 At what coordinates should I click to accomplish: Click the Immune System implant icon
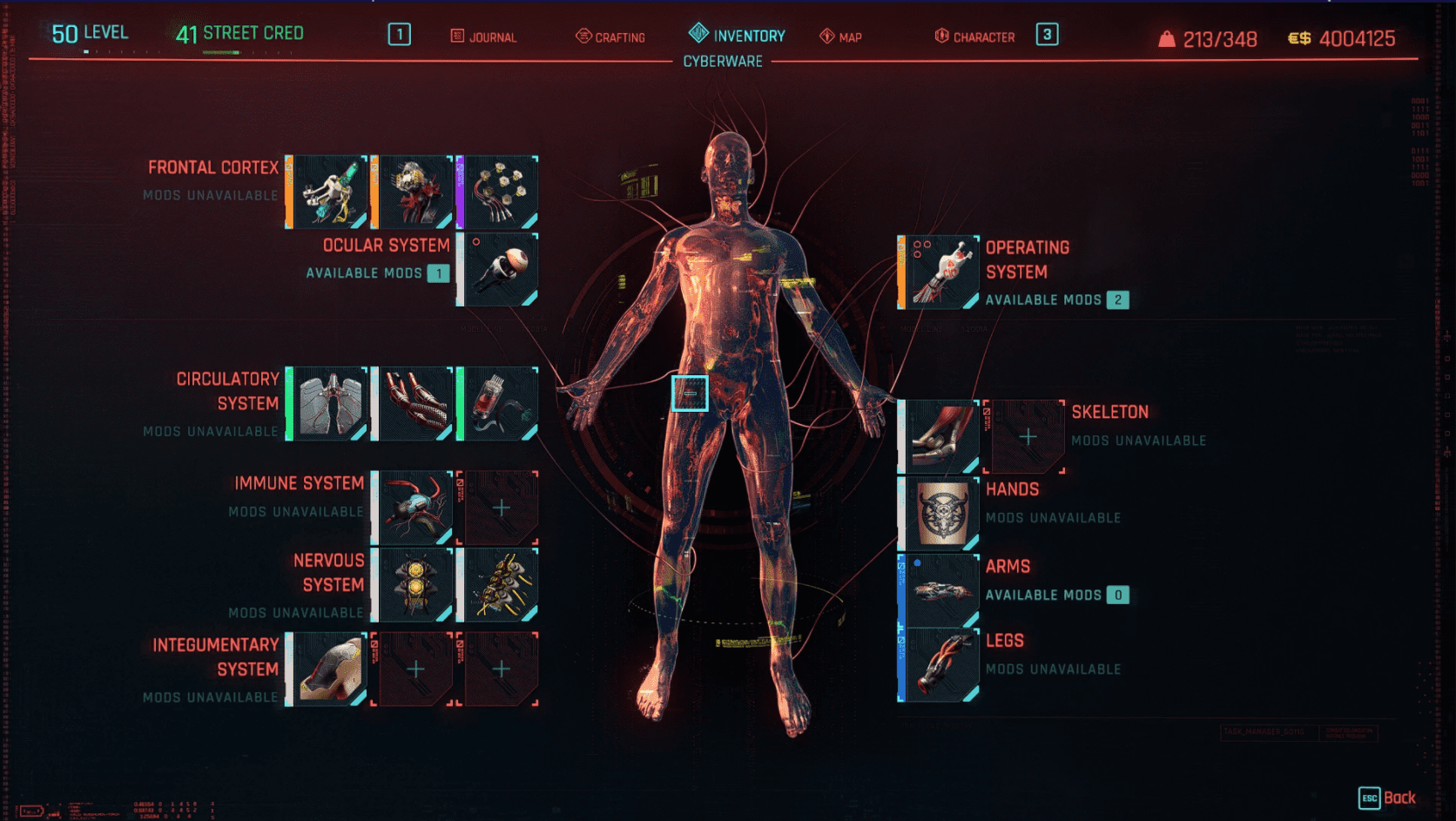pos(415,508)
